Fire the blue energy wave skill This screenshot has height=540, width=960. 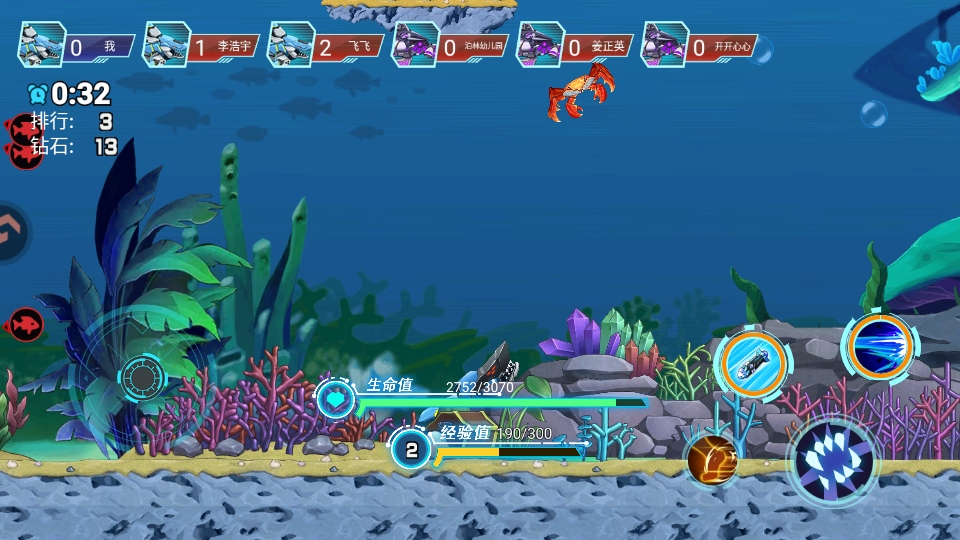880,347
